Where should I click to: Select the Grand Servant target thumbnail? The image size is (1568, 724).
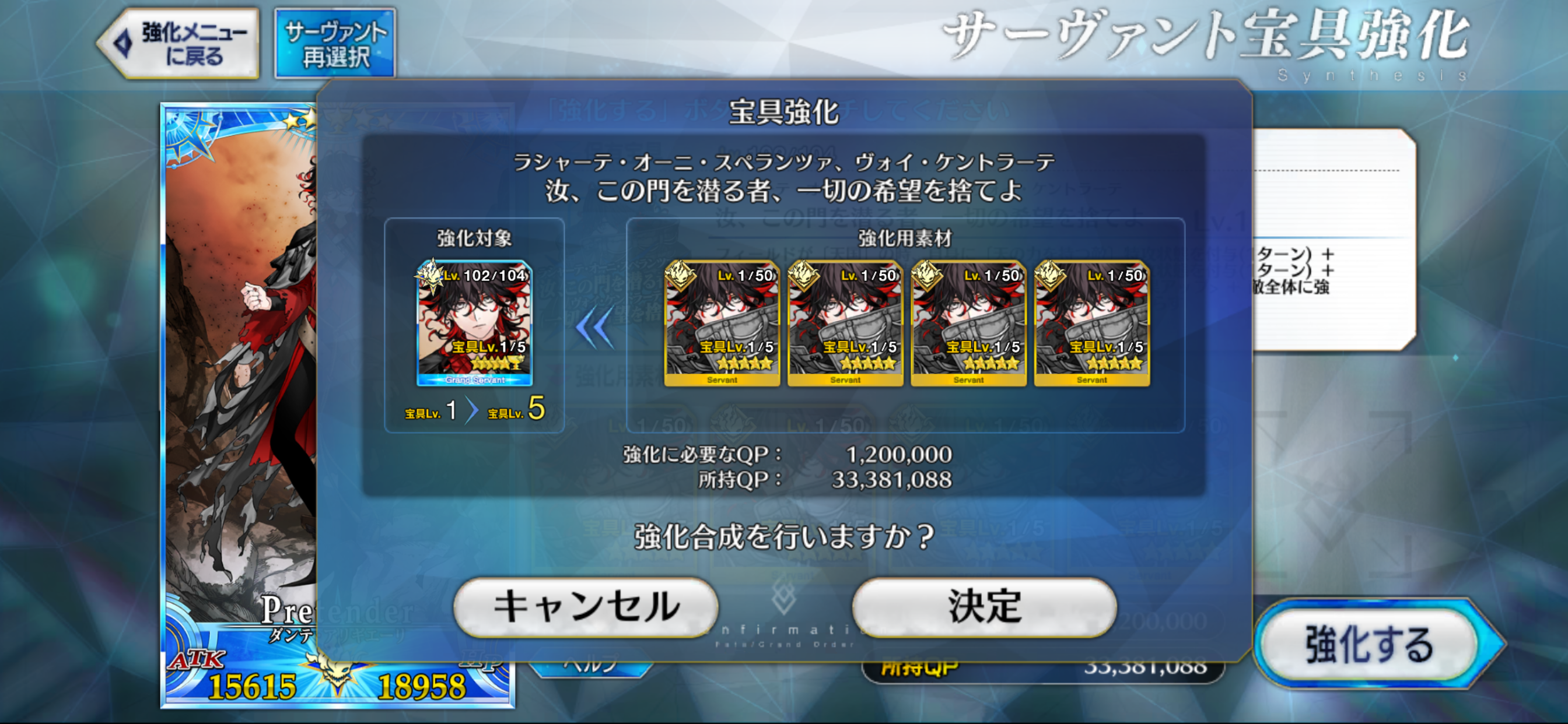474,323
